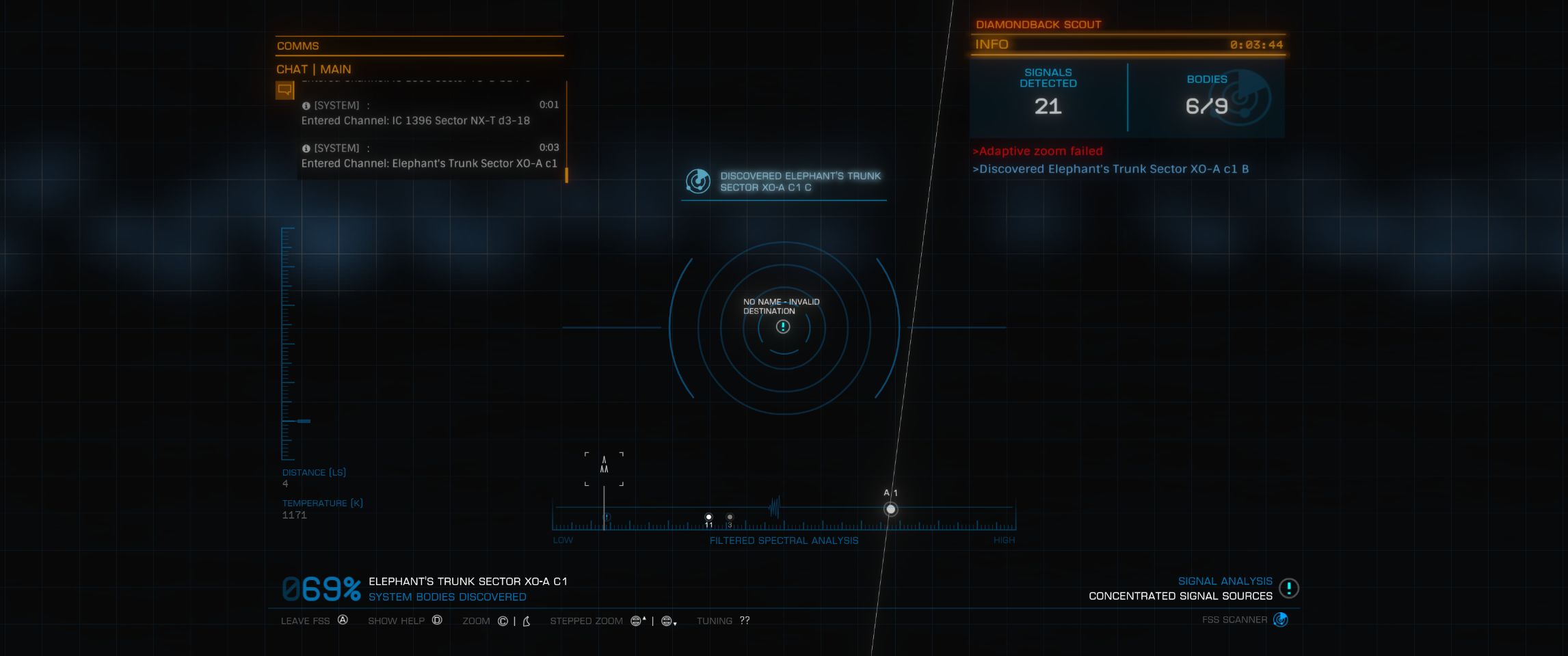Click the FSS Scanner icon
This screenshot has width=1568, height=656.
pyautogui.click(x=1280, y=620)
